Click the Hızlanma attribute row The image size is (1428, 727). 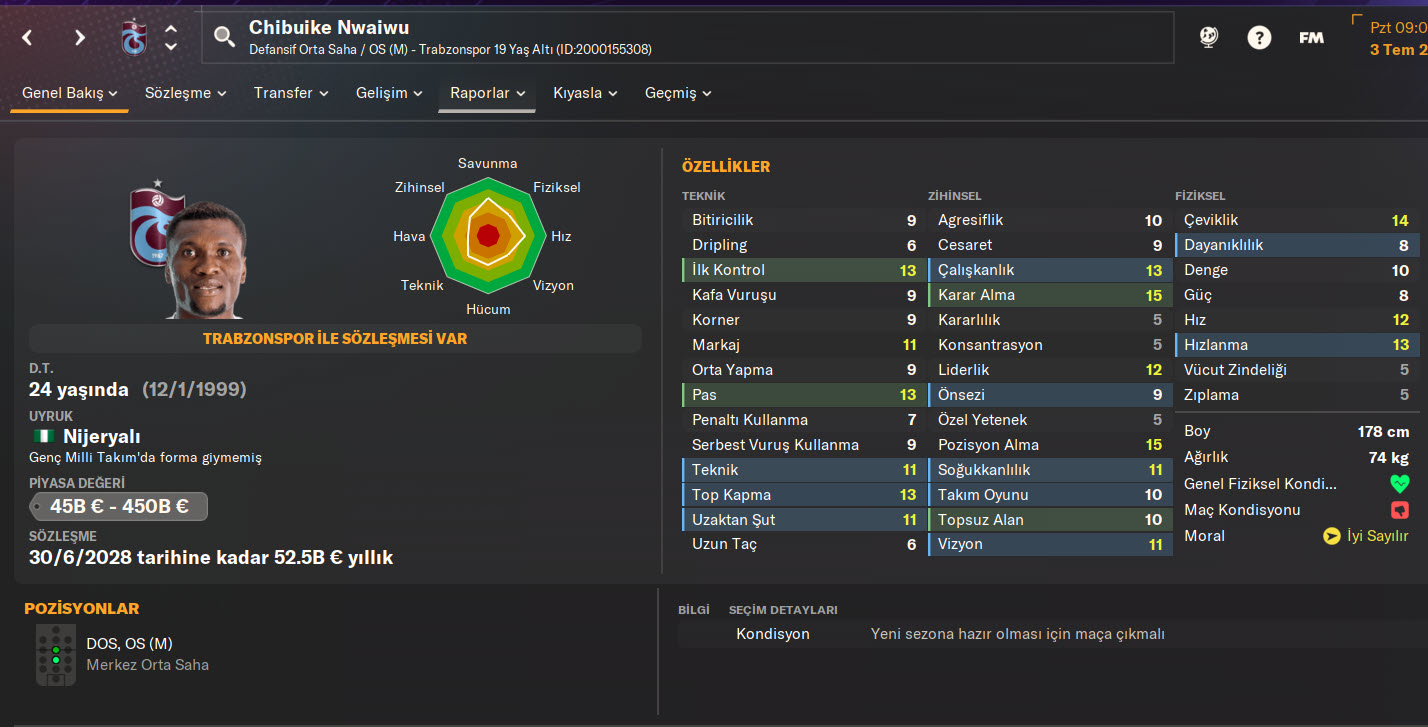(x=1296, y=345)
